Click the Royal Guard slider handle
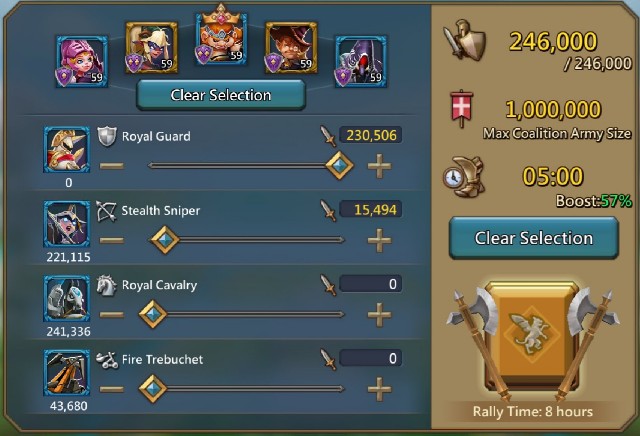Screen dimensions: 640x436 pos(340,164)
